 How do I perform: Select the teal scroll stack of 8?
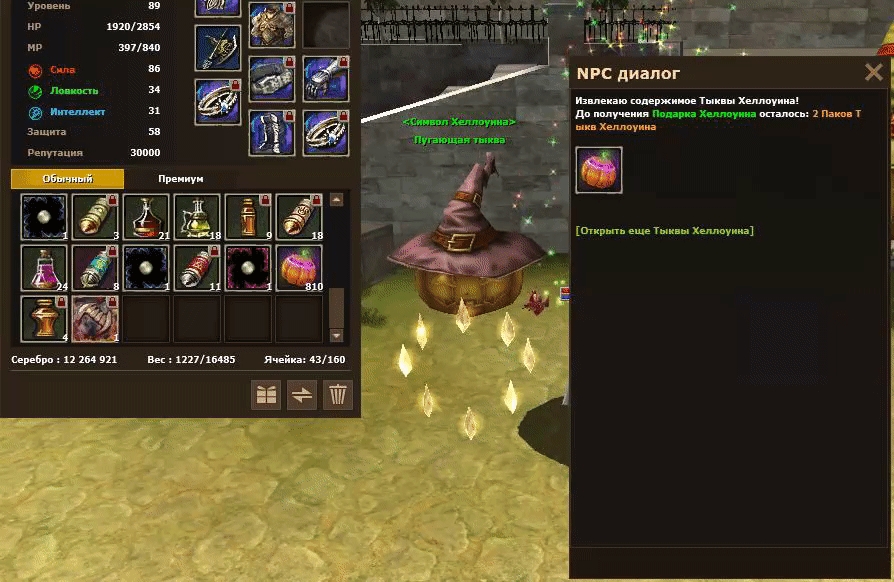pyautogui.click(x=96, y=268)
